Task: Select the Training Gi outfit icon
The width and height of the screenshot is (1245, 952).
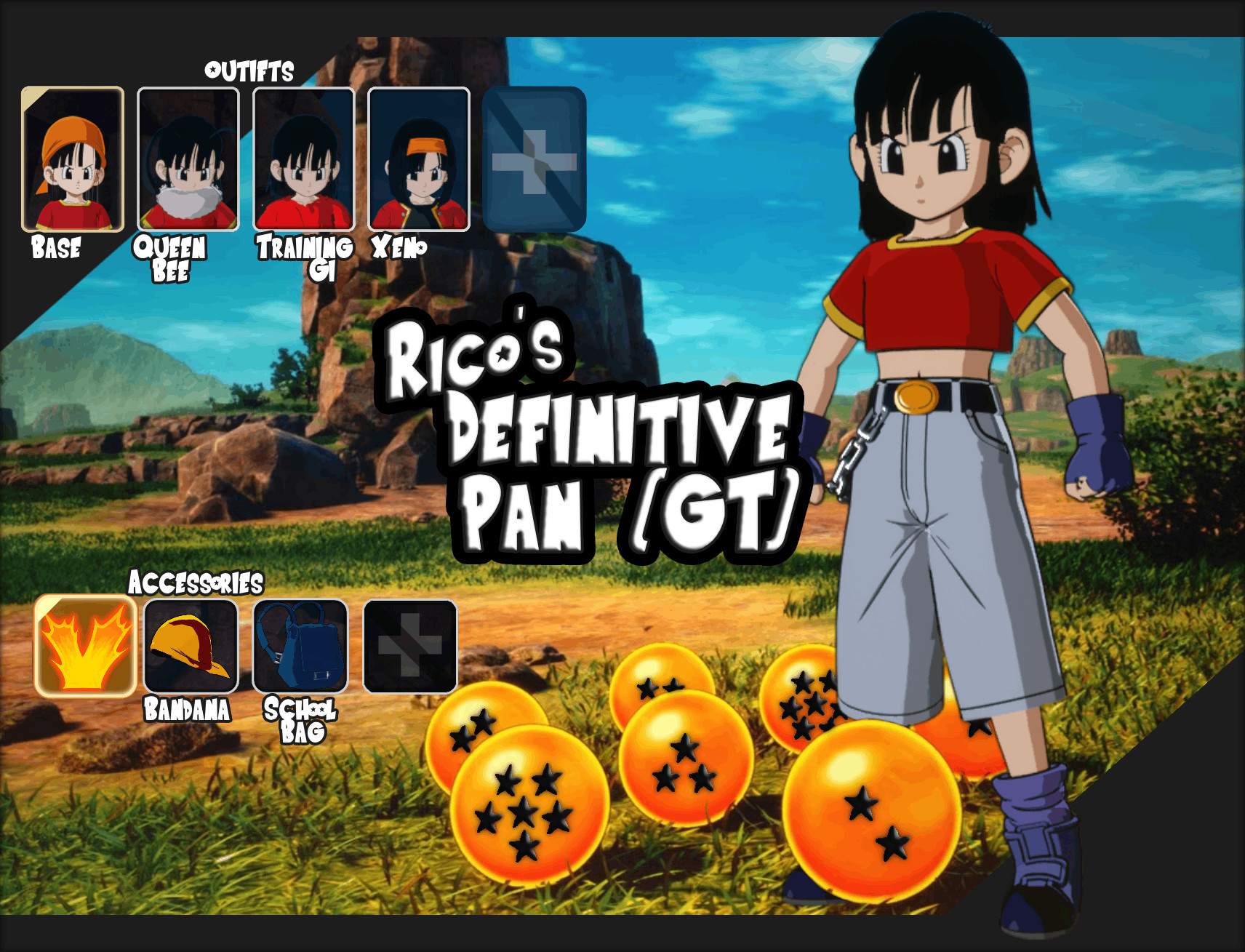Action: tap(303, 159)
